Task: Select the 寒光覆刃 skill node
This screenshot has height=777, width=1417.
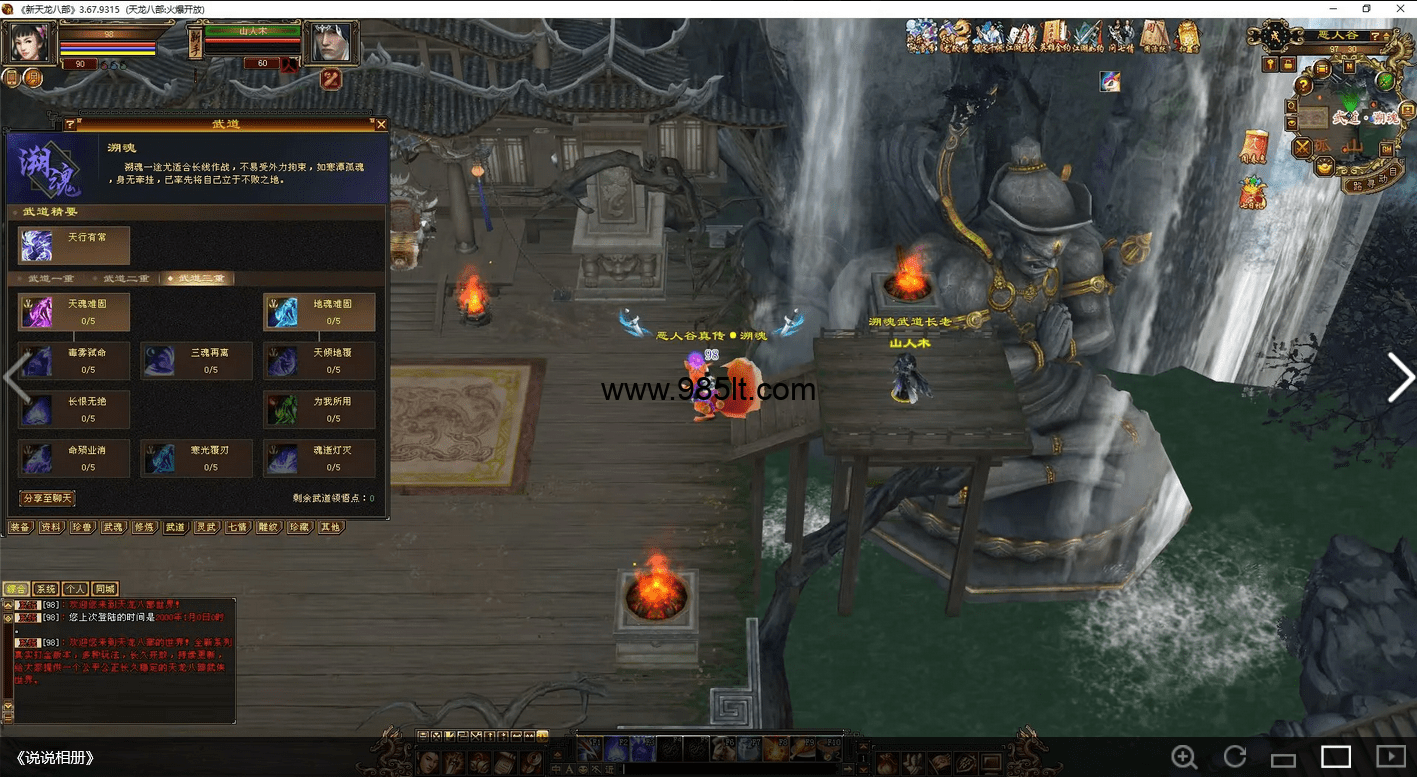Action: [196, 458]
